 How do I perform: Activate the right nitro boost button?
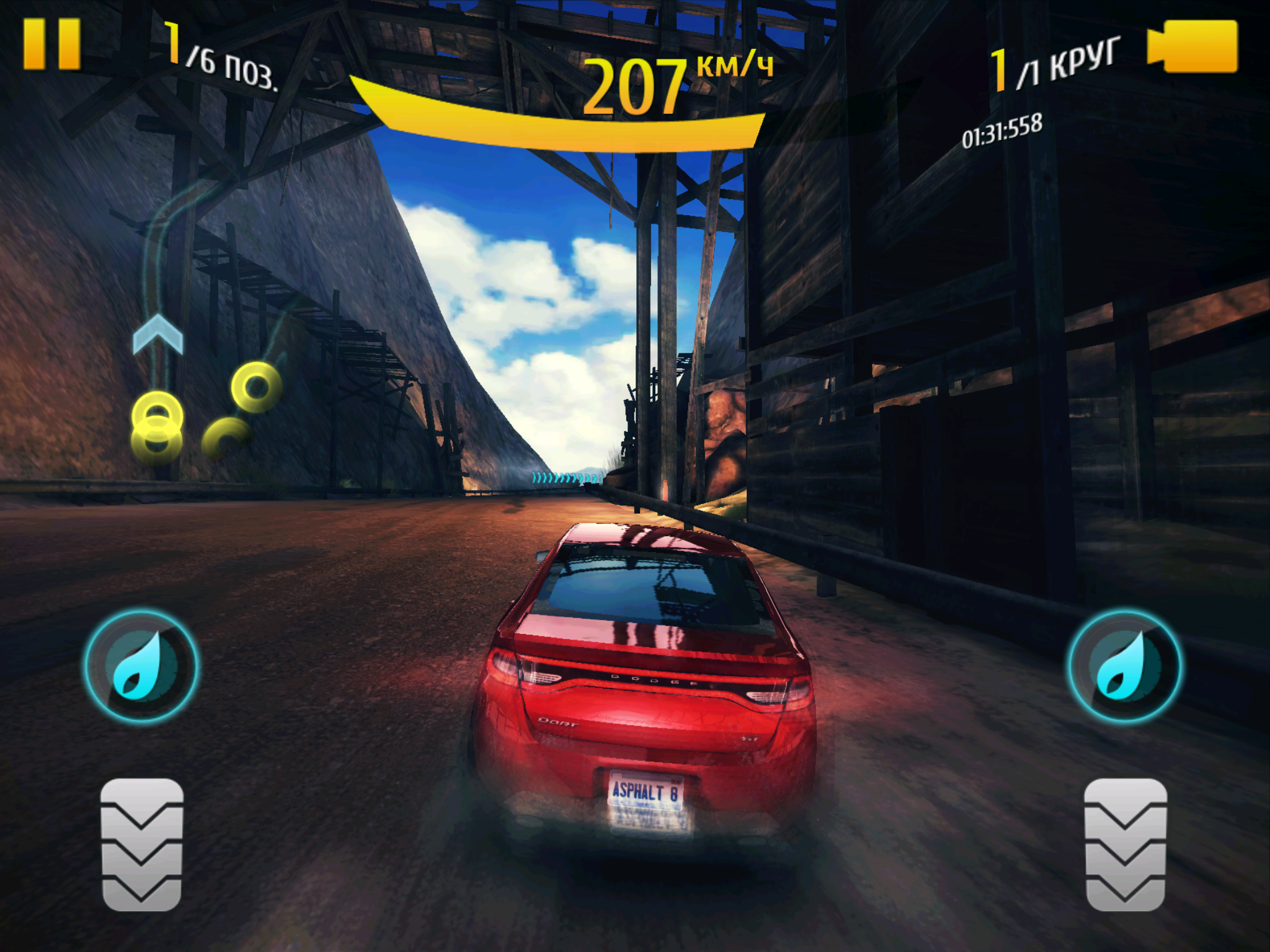[x=1124, y=666]
